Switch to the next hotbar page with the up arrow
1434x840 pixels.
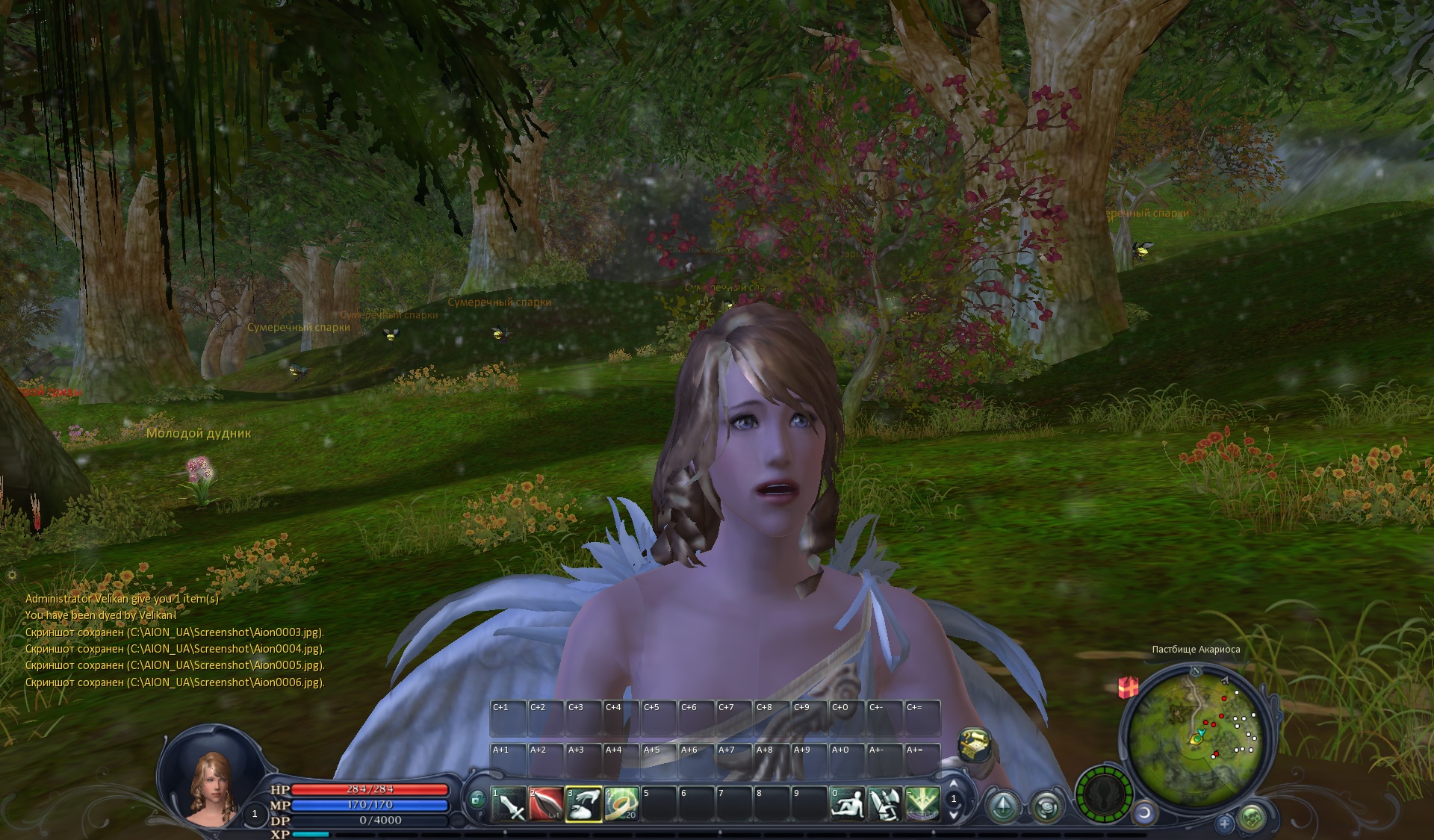click(x=954, y=784)
